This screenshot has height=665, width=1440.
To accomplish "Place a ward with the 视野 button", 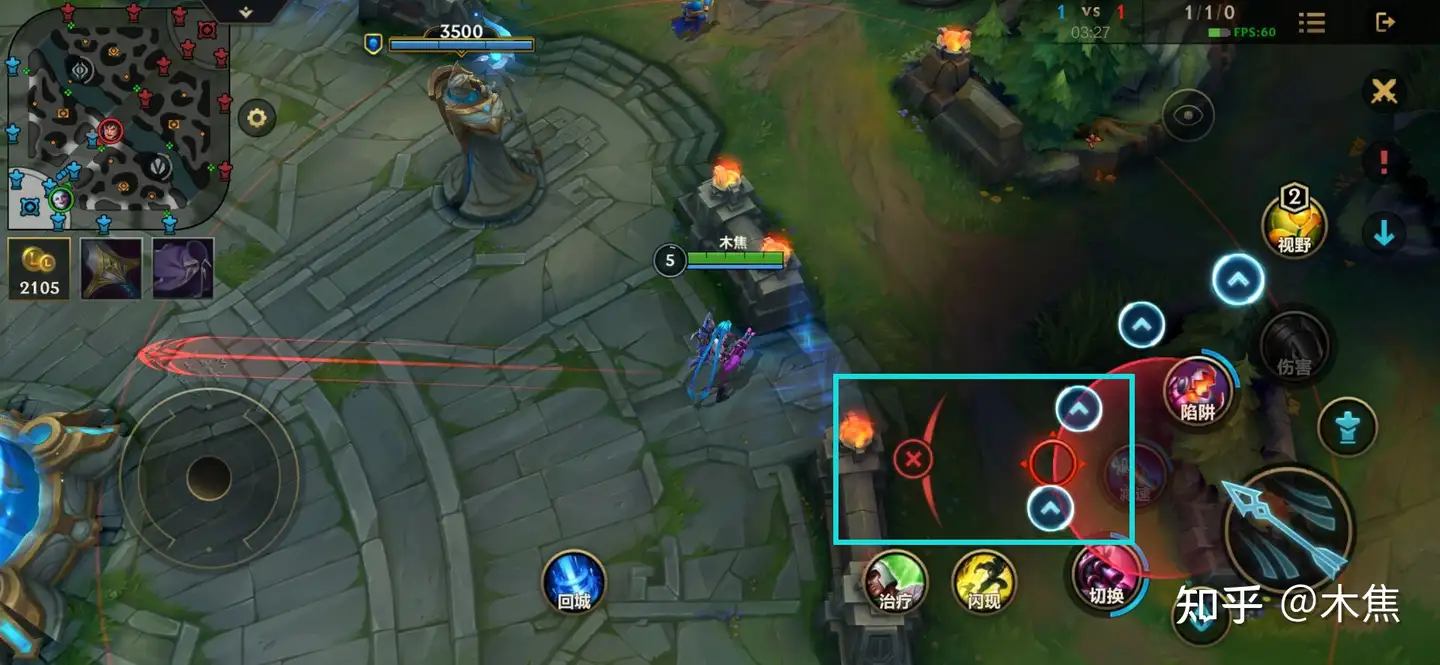I will (x=1294, y=224).
